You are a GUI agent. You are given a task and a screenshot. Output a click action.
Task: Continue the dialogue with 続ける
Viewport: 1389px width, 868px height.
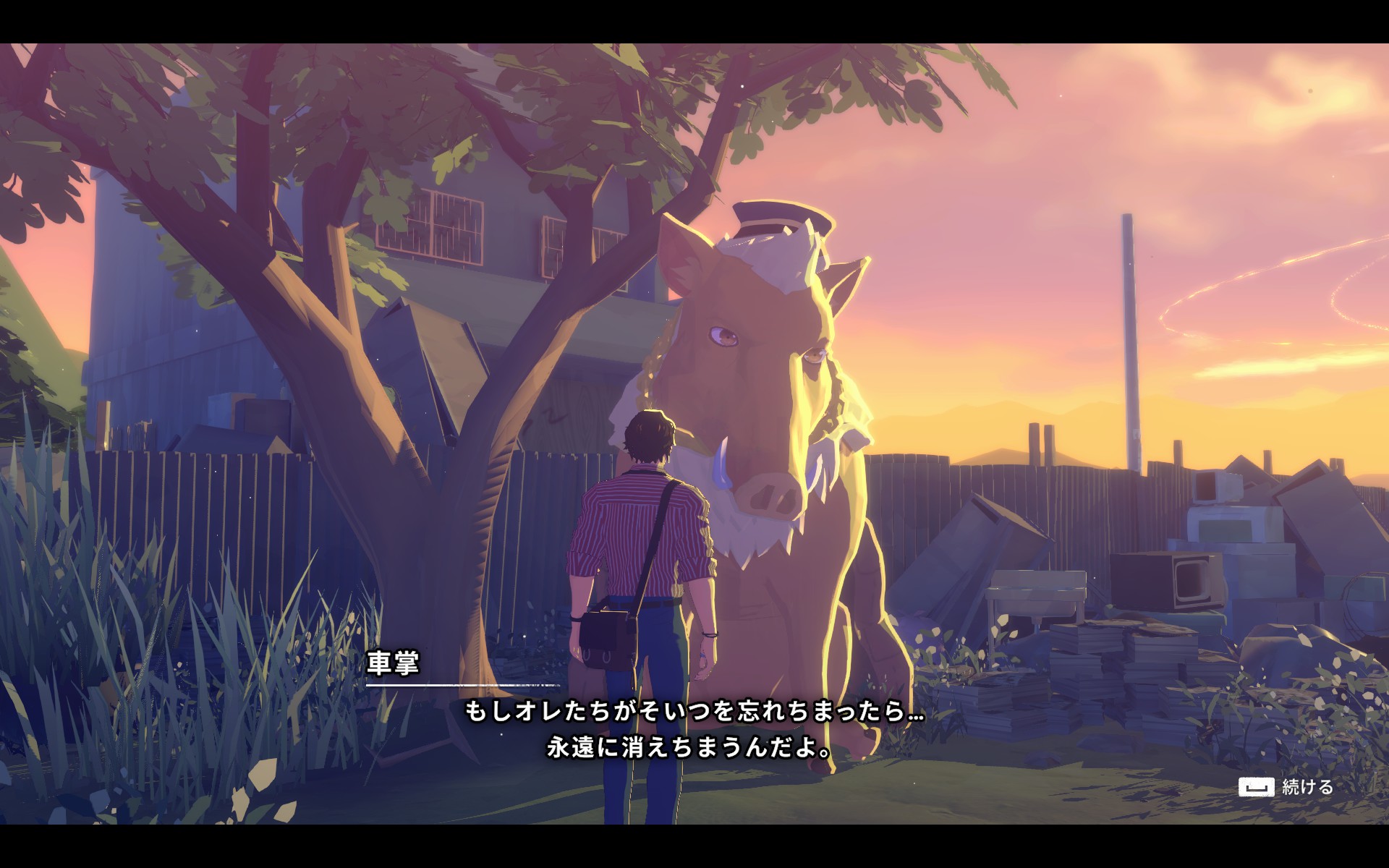pyautogui.click(x=1286, y=787)
